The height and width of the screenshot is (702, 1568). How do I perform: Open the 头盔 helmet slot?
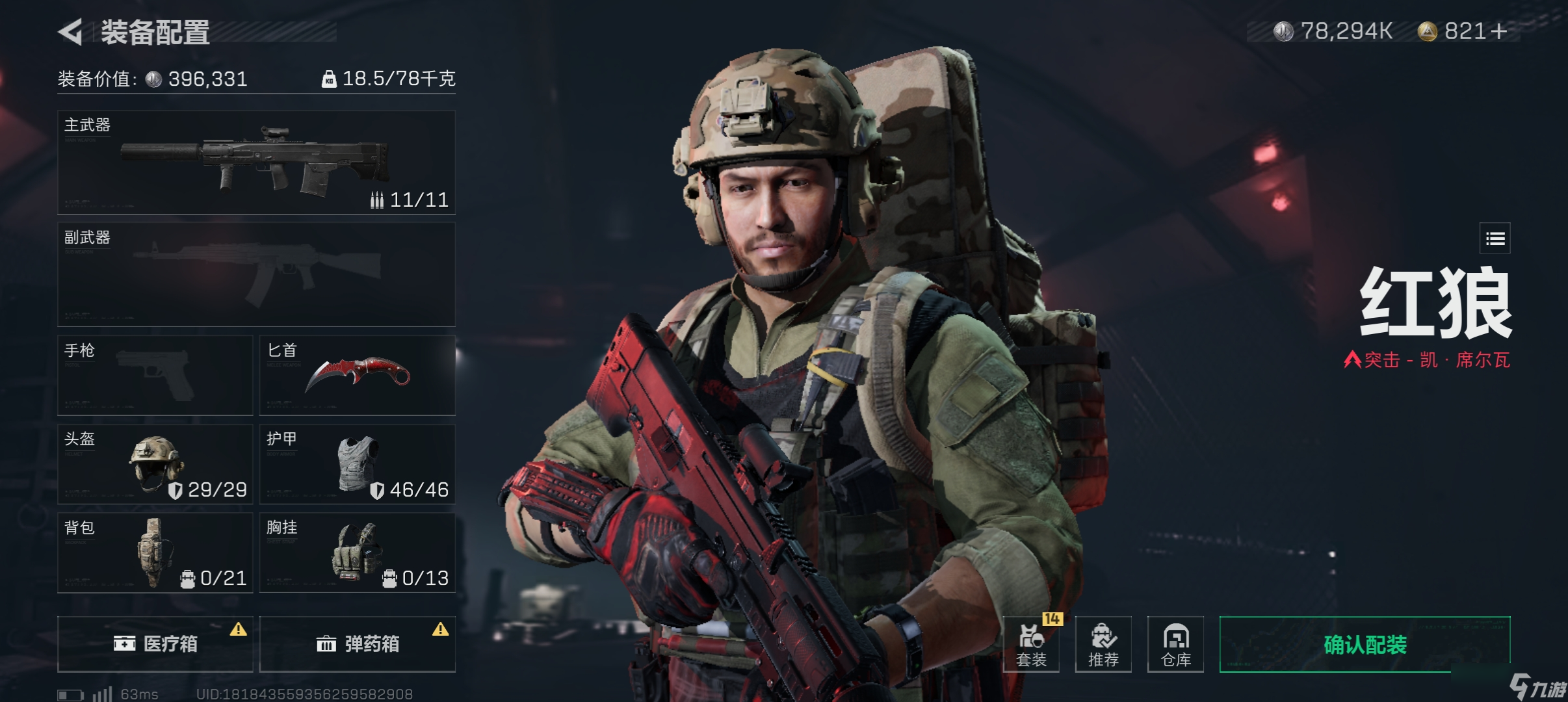[155, 464]
